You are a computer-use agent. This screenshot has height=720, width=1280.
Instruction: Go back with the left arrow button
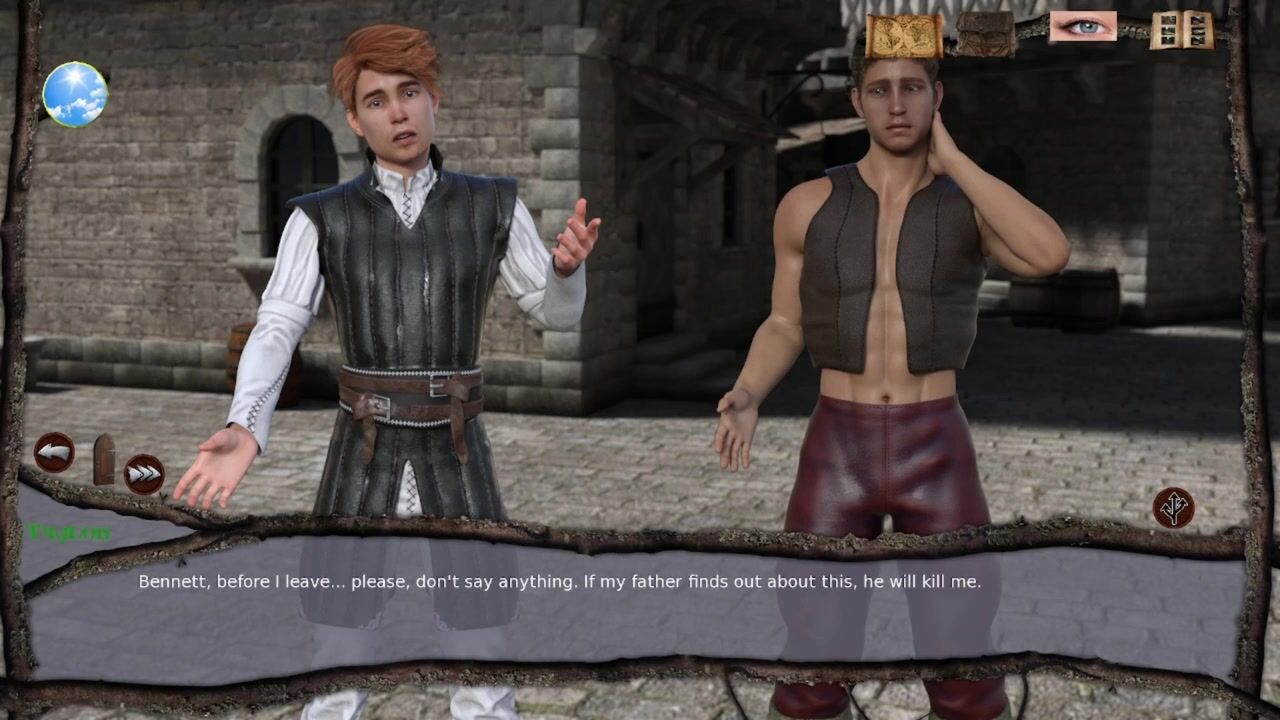54,453
